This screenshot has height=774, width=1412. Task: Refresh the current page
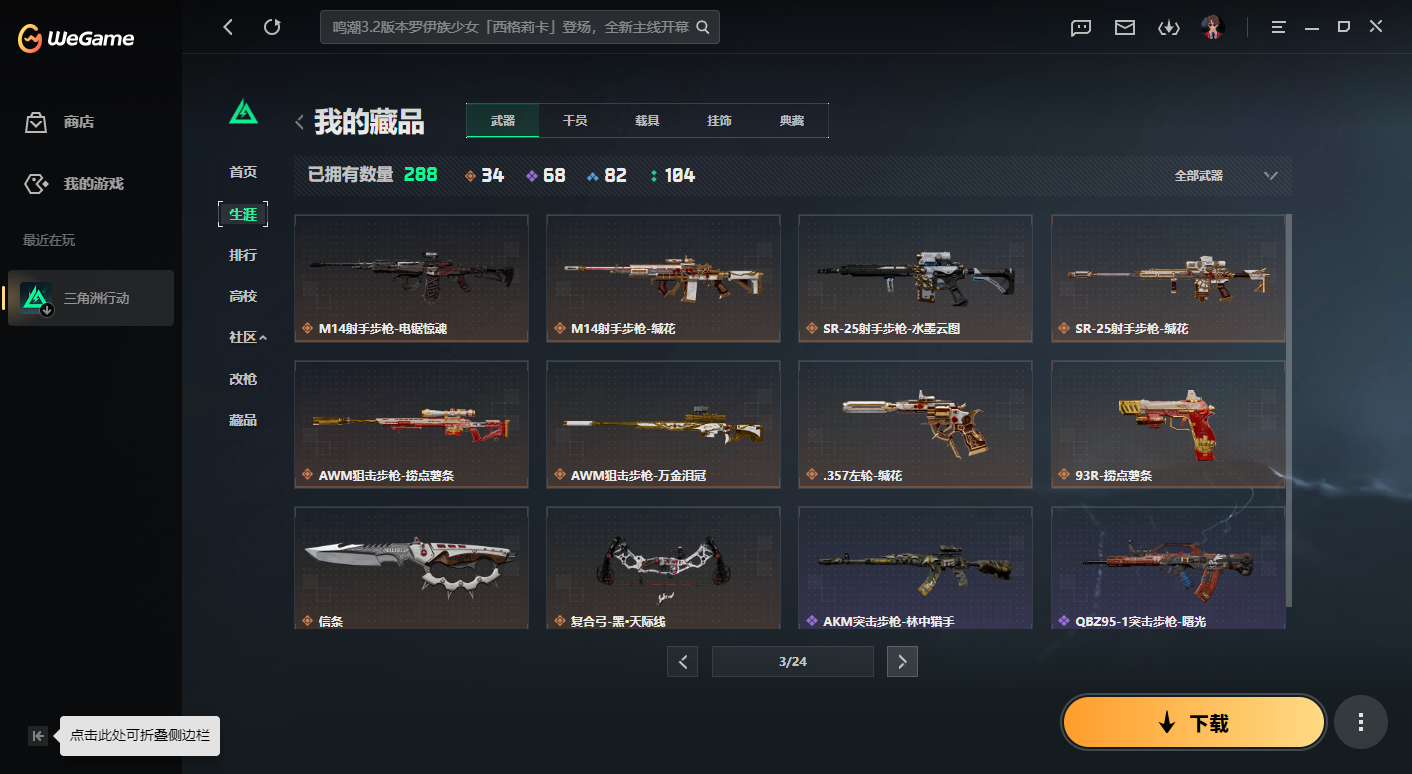(272, 27)
